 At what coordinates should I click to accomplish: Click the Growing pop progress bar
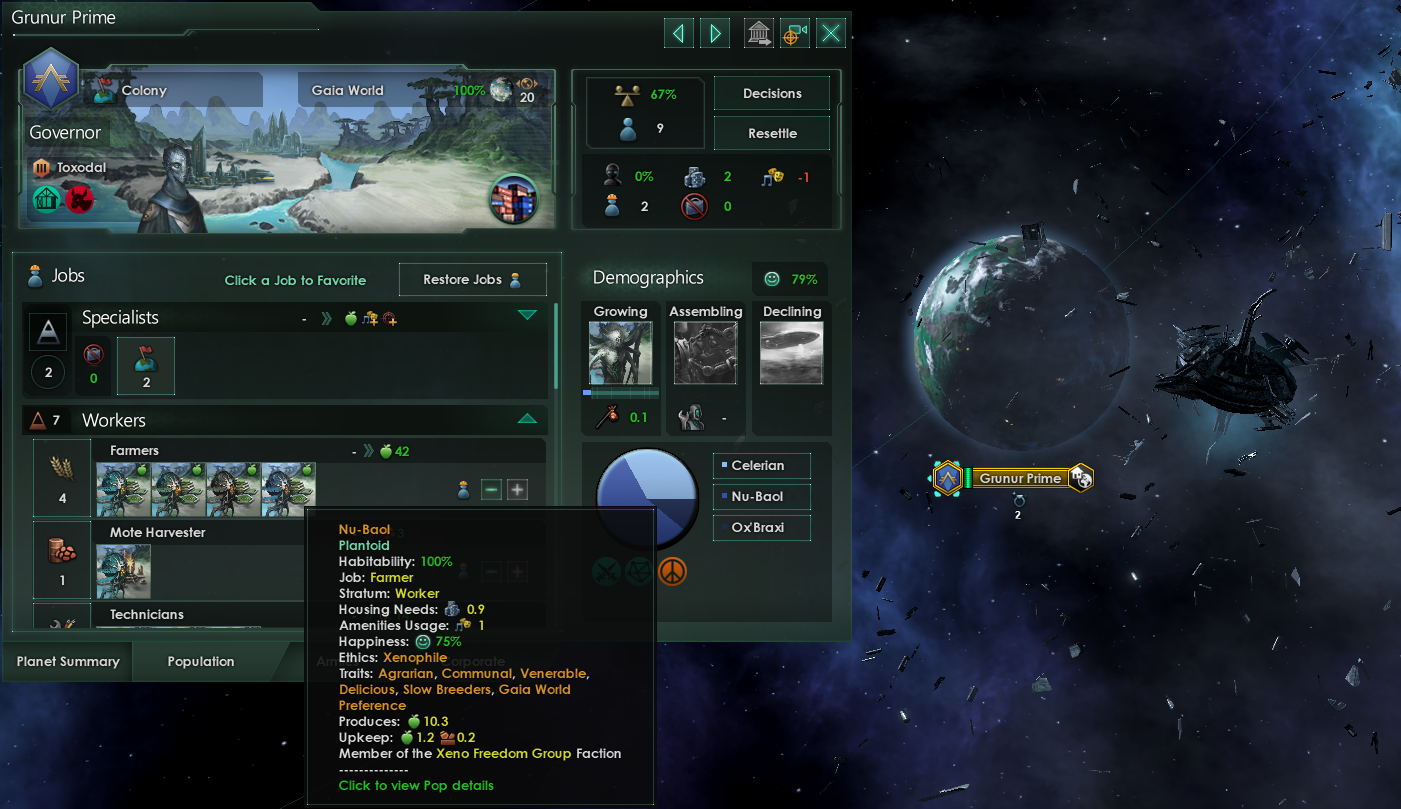[x=619, y=394]
